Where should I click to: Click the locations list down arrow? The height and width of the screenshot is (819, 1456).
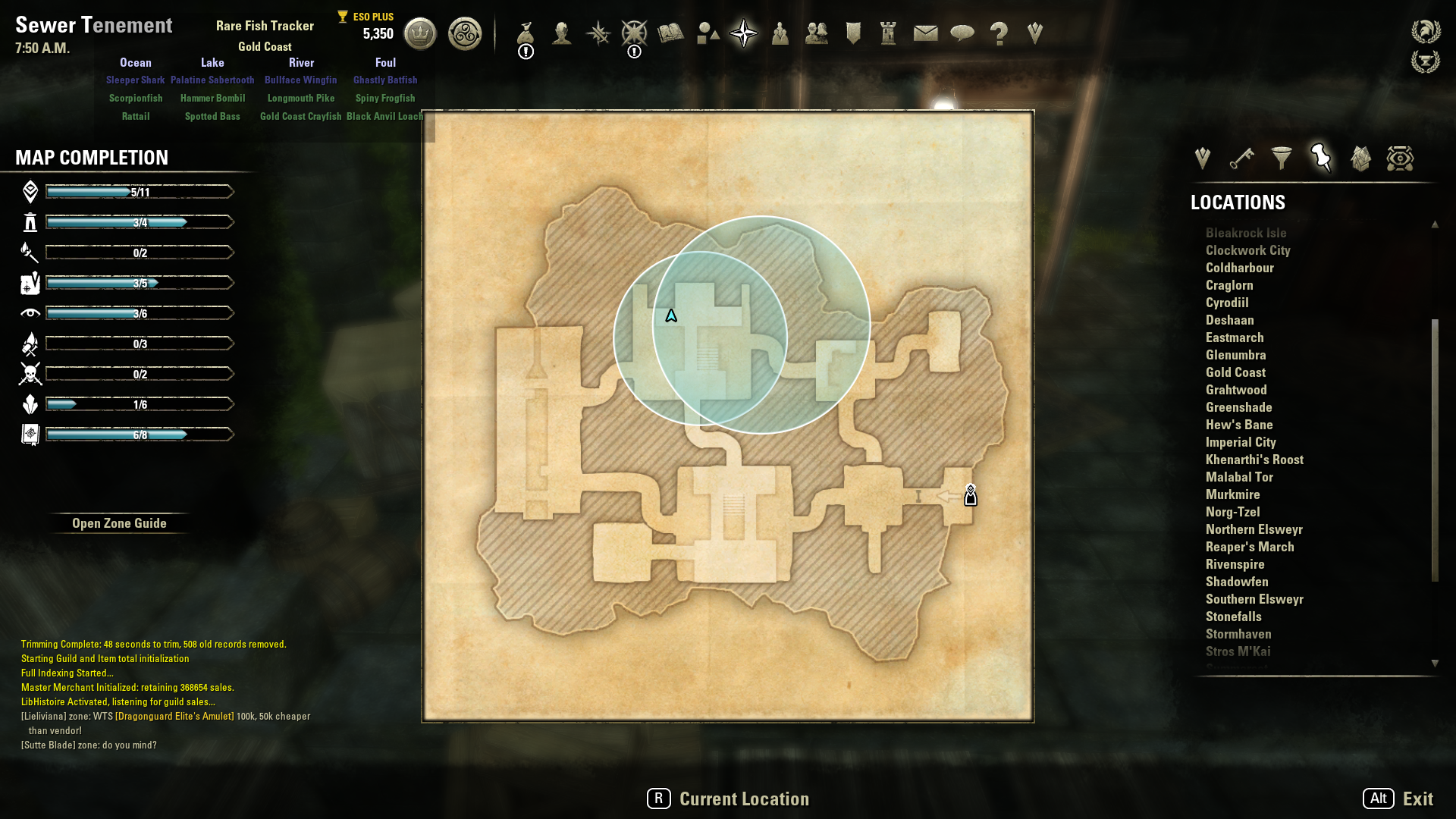1435,663
